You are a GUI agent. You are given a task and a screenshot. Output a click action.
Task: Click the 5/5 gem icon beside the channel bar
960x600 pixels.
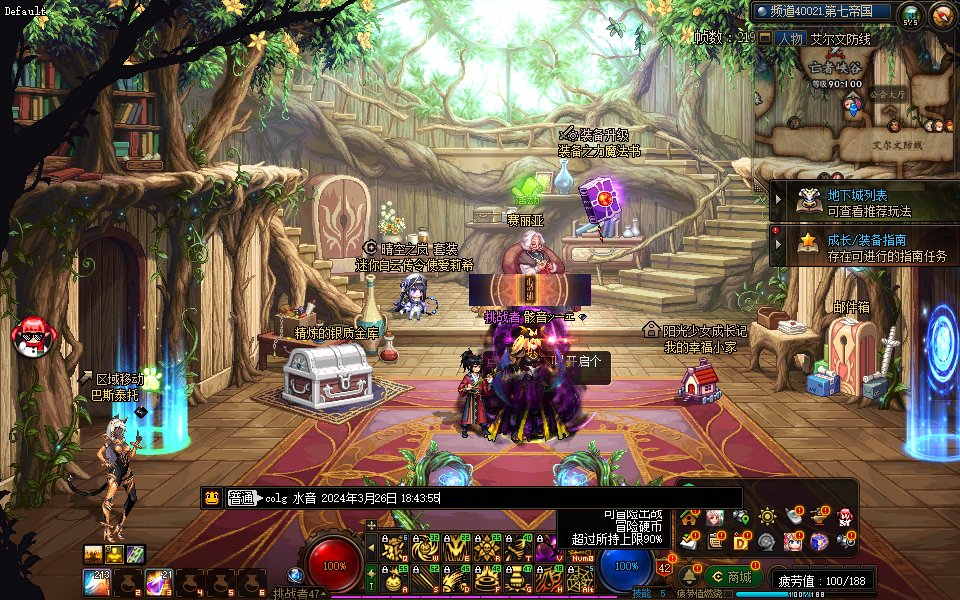(x=910, y=15)
